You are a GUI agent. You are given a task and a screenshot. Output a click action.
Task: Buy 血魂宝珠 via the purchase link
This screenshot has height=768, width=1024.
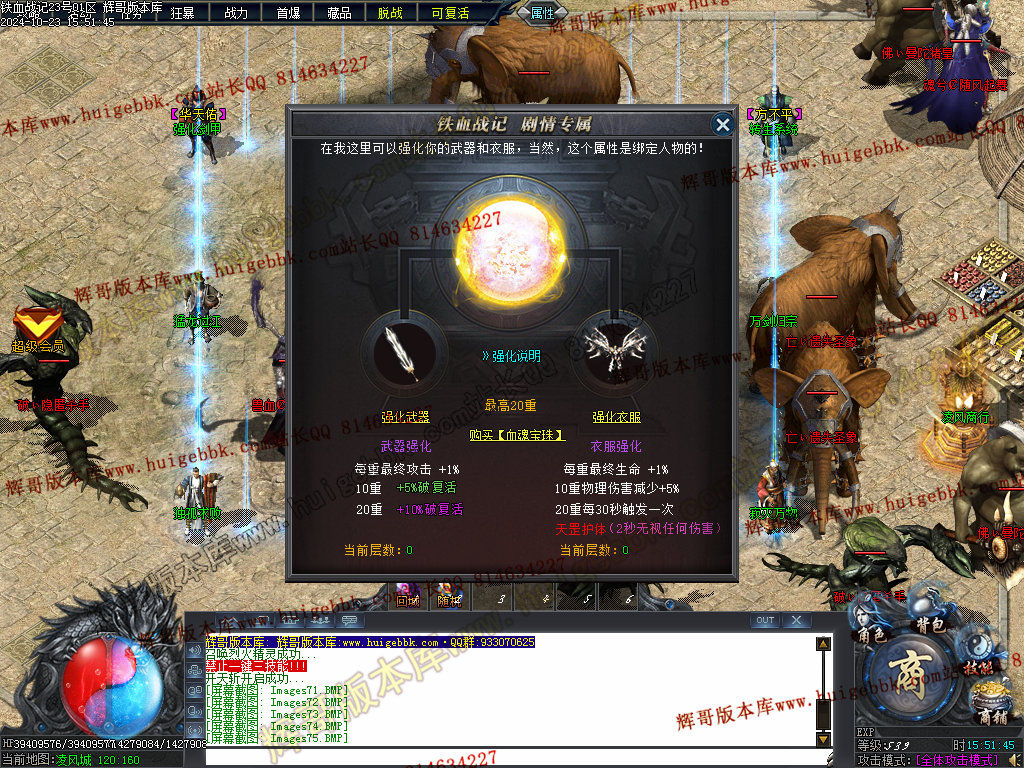517,435
